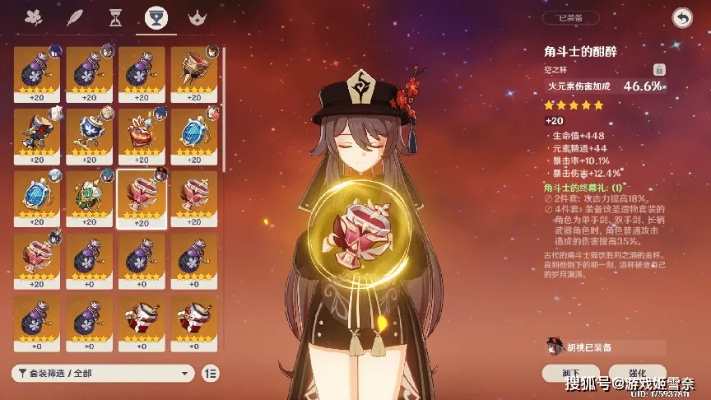This screenshot has width=711, height=400.
Task: Open the feather plume artifact tab
Action: (x=73, y=18)
